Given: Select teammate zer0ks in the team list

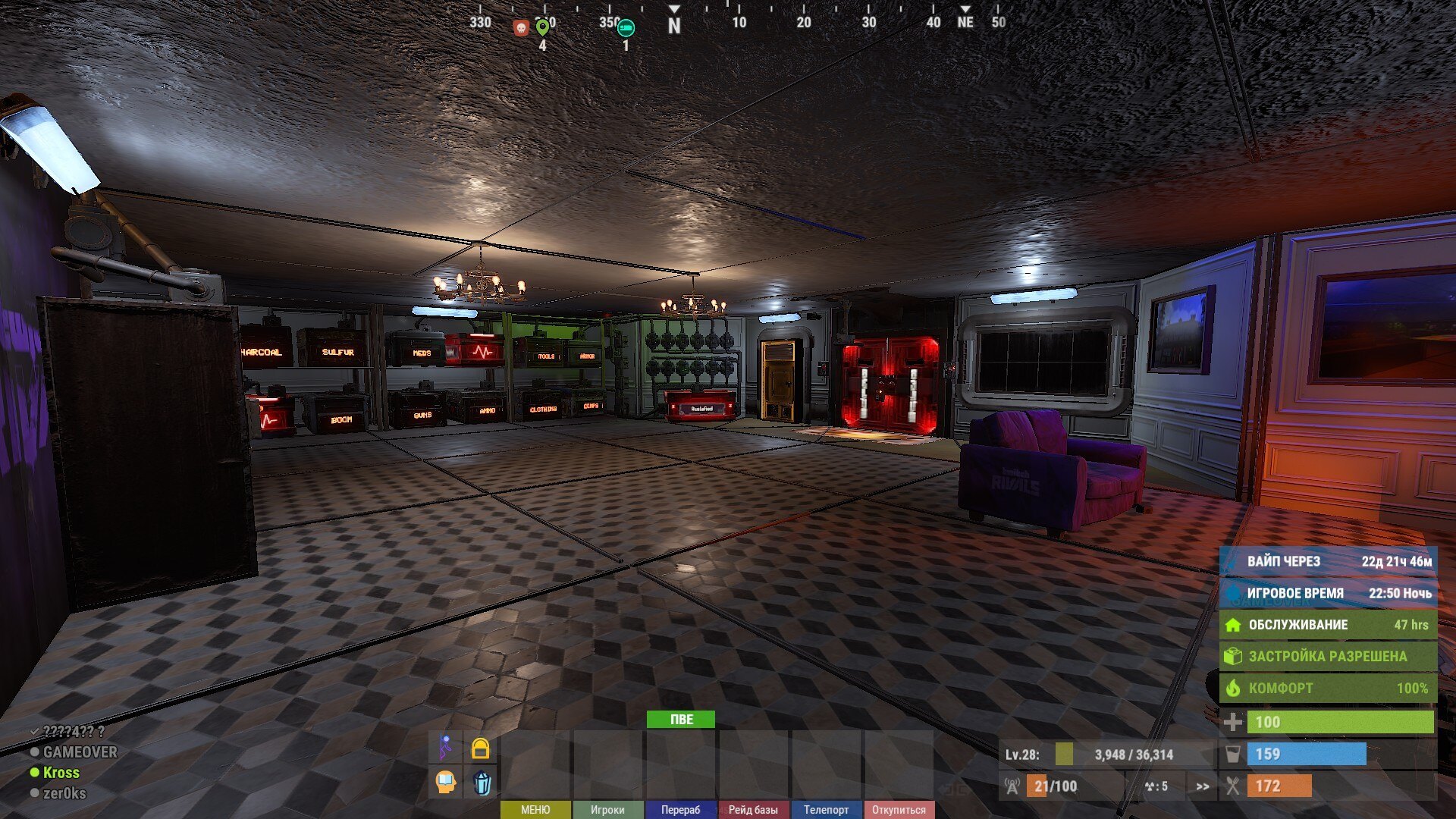Looking at the screenshot, I should [x=64, y=793].
